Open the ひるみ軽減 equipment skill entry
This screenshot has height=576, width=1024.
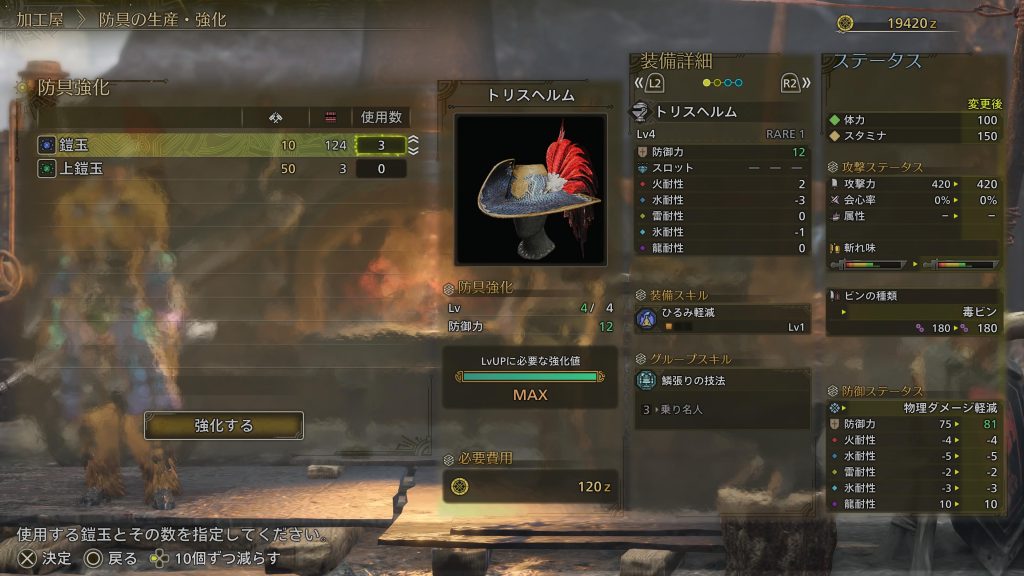tap(722, 319)
